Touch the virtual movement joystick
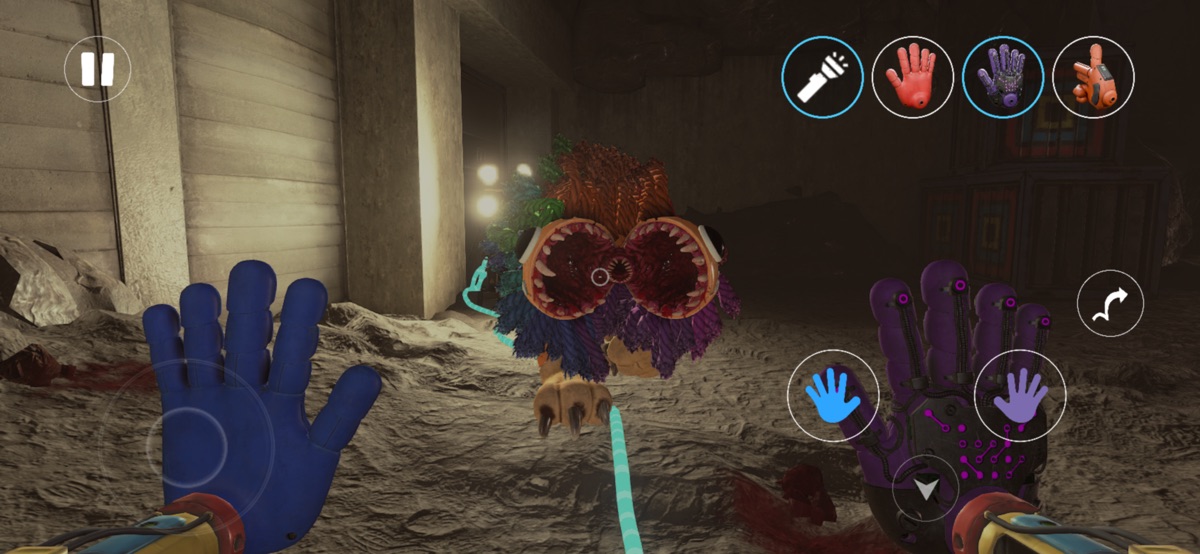This screenshot has height=554, width=1200. pyautogui.click(x=190, y=436)
